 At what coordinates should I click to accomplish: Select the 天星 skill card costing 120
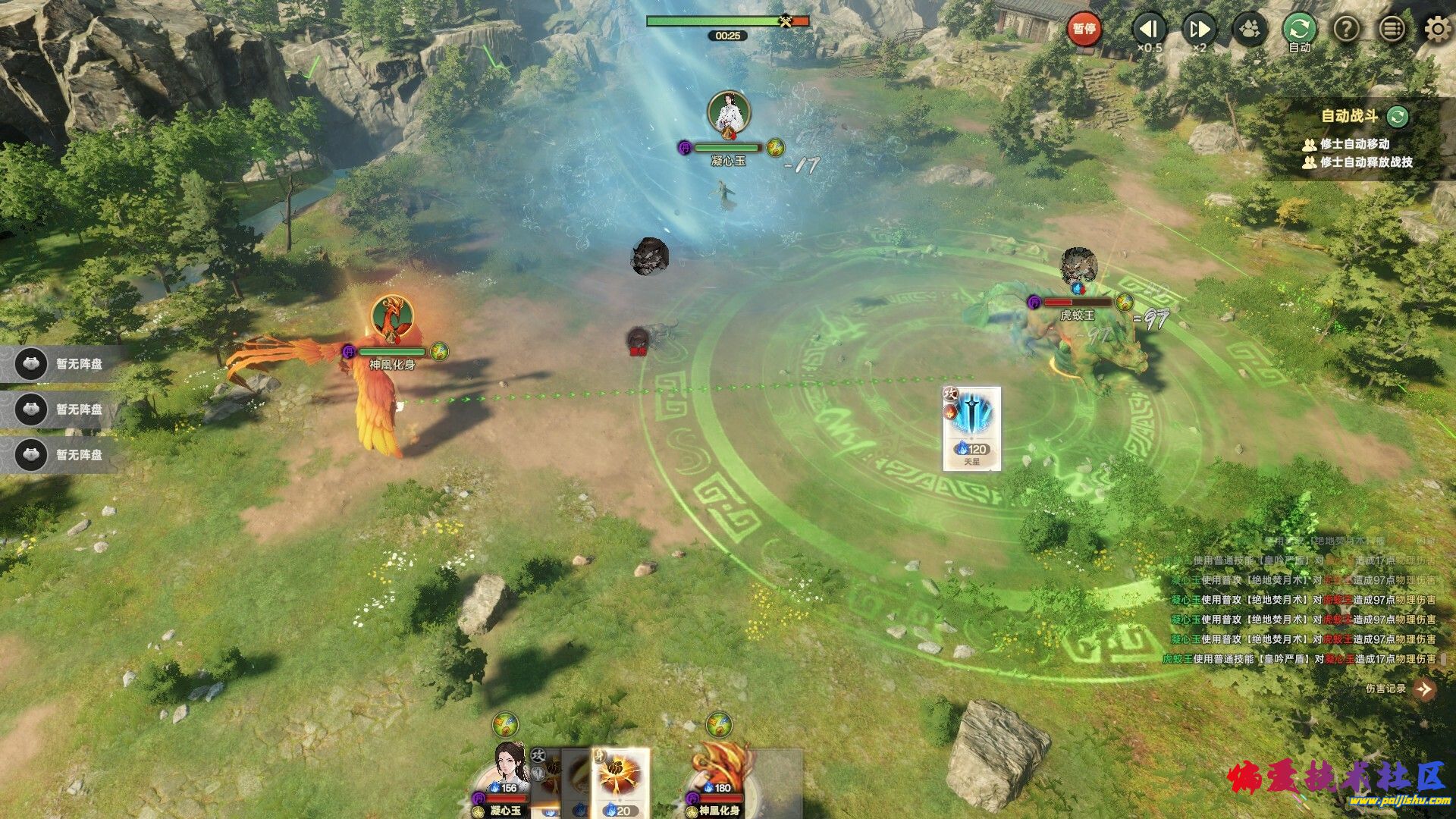tap(971, 428)
